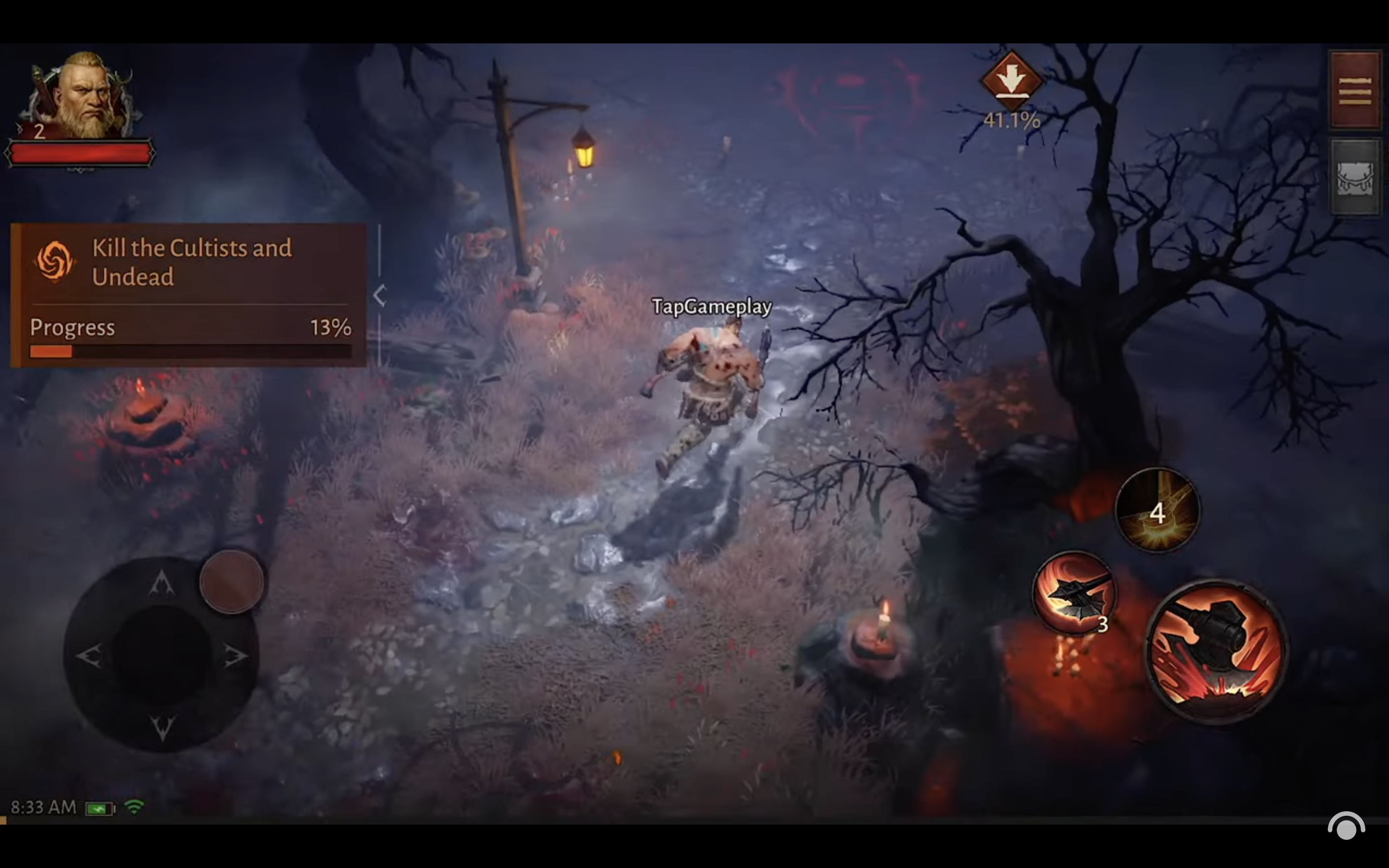Click the circular overlay button at bottom-right
This screenshot has height=868, width=1389.
(1346, 827)
